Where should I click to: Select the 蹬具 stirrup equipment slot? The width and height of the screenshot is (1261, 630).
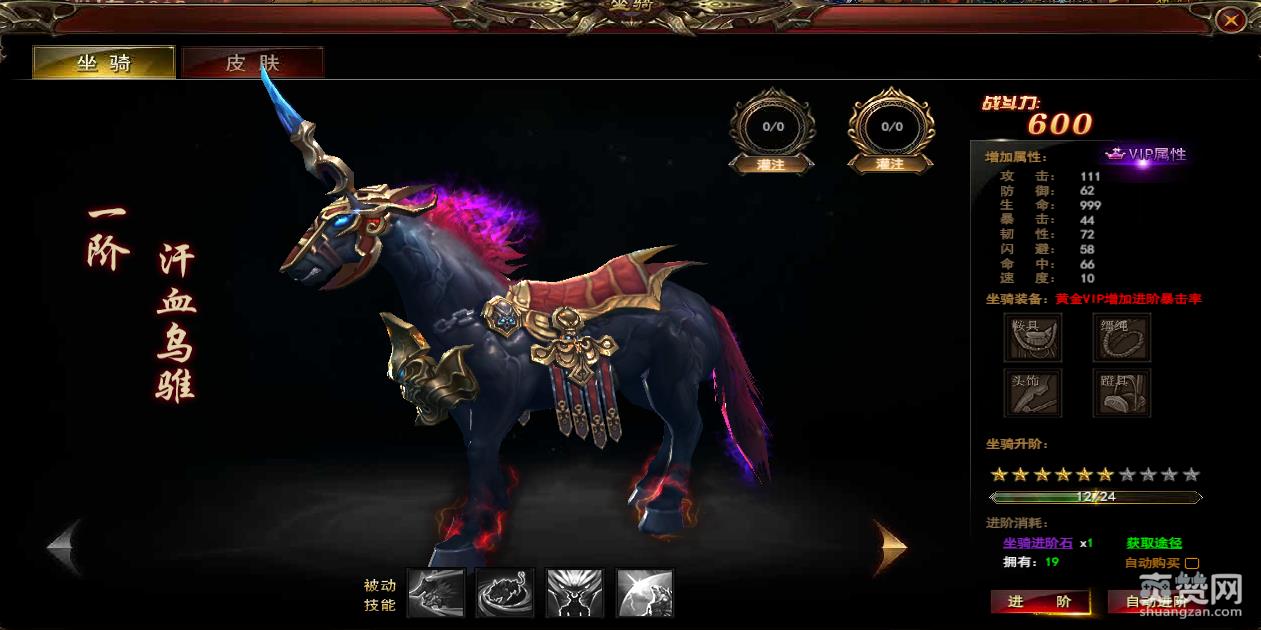pos(1122,392)
